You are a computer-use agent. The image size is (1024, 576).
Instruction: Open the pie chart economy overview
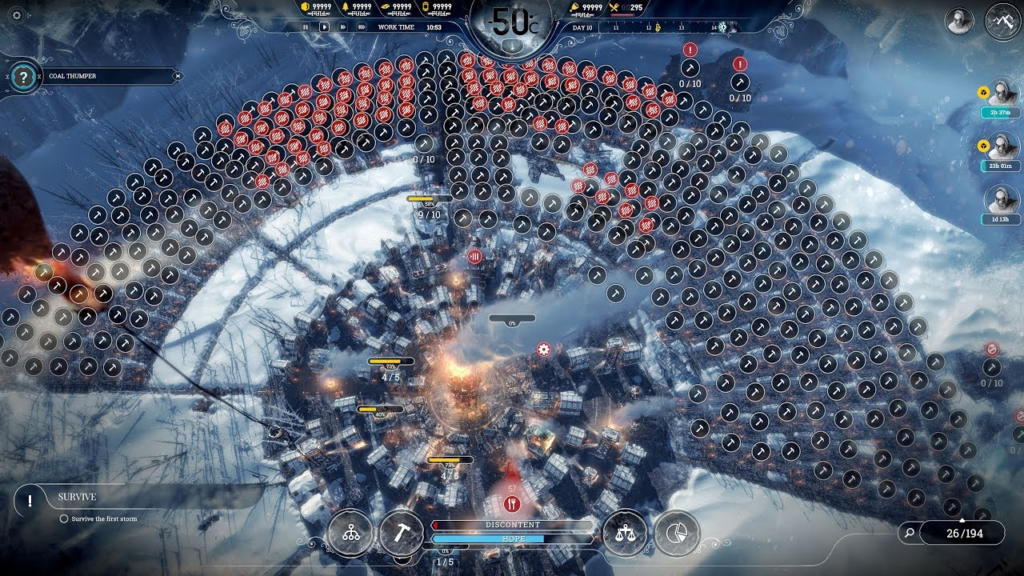[x=676, y=534]
